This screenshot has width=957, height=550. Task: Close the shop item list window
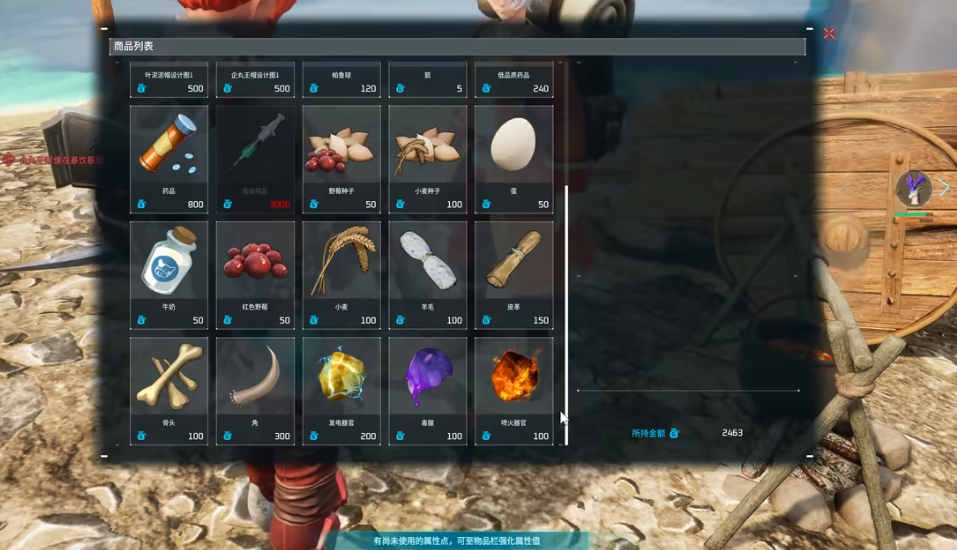829,34
